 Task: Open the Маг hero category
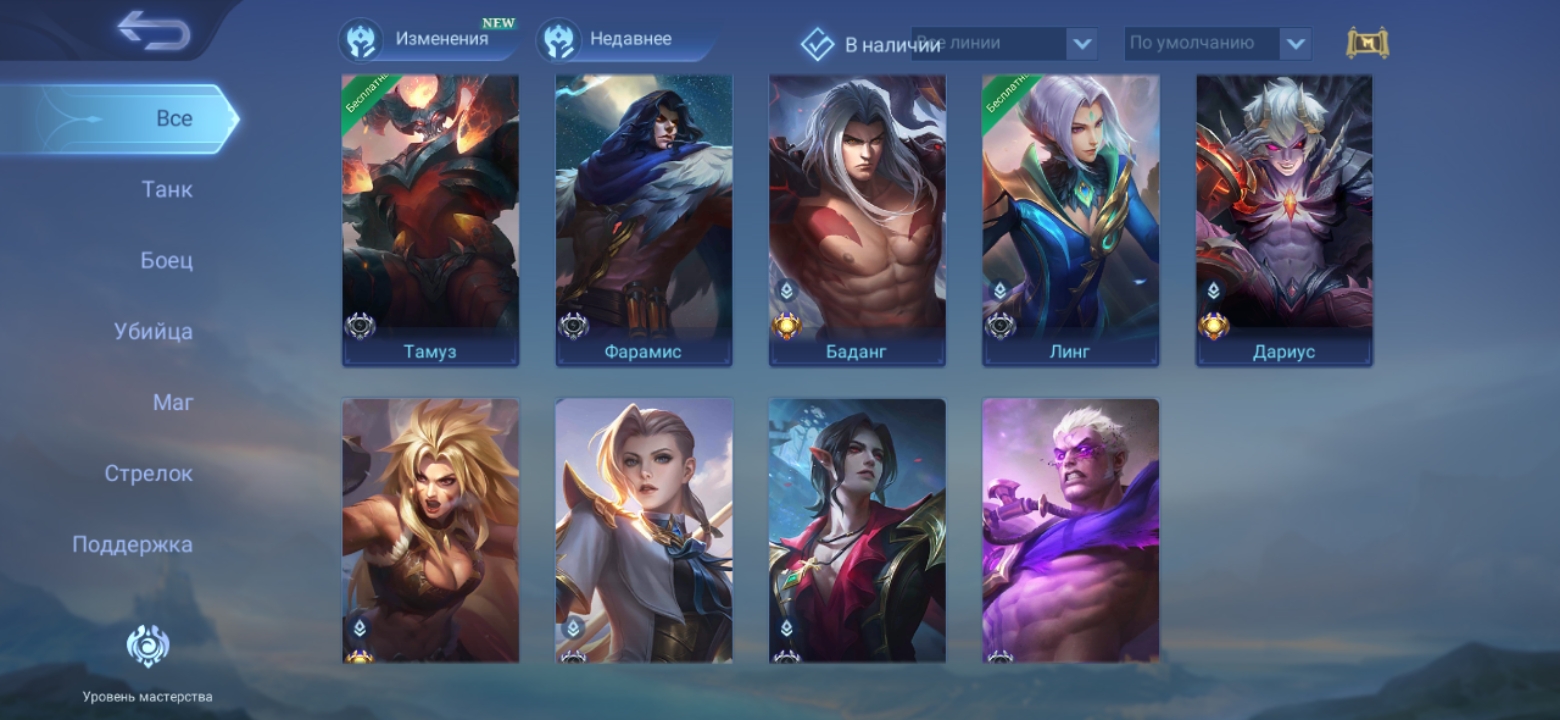(173, 402)
